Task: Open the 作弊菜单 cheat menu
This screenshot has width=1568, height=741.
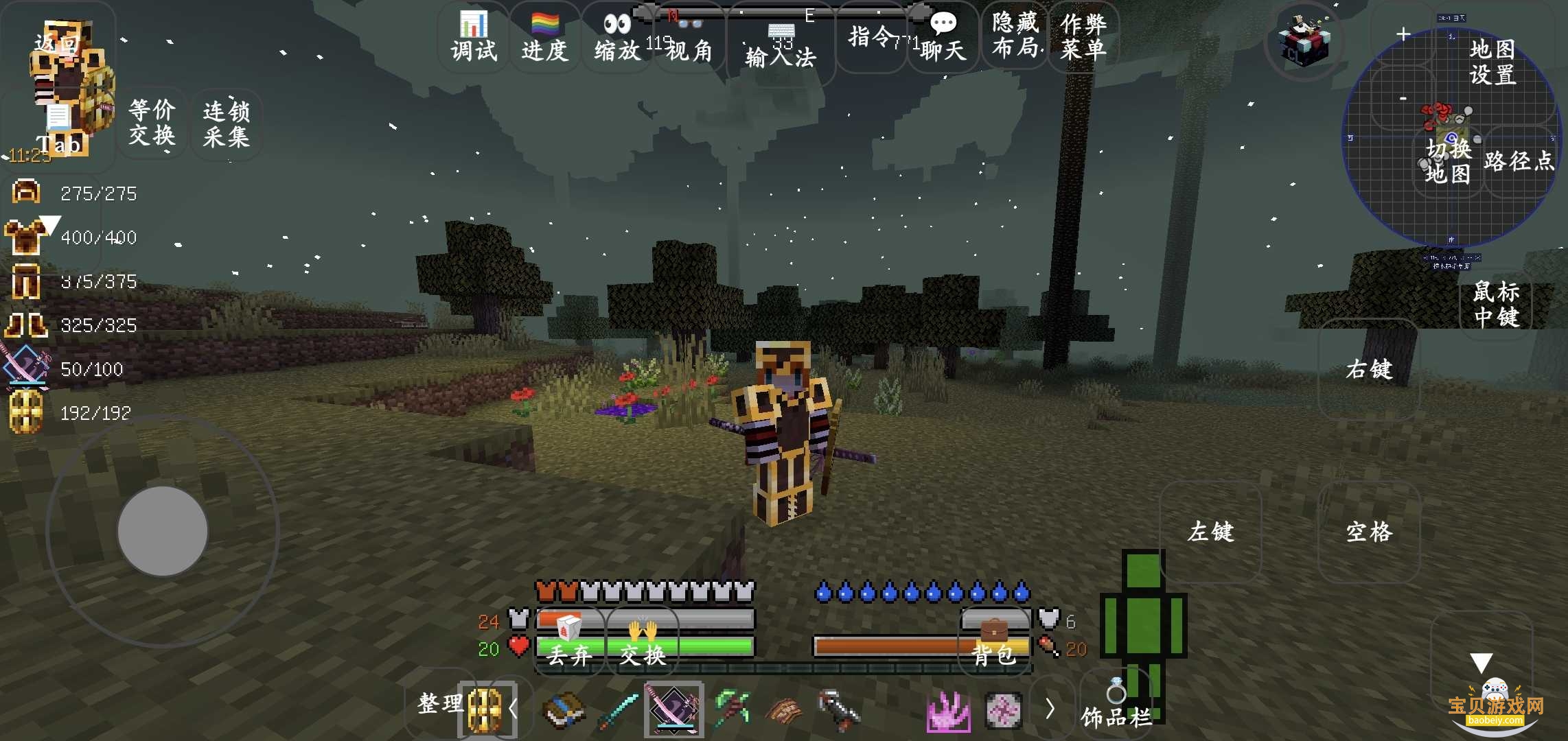Action: (1083, 36)
